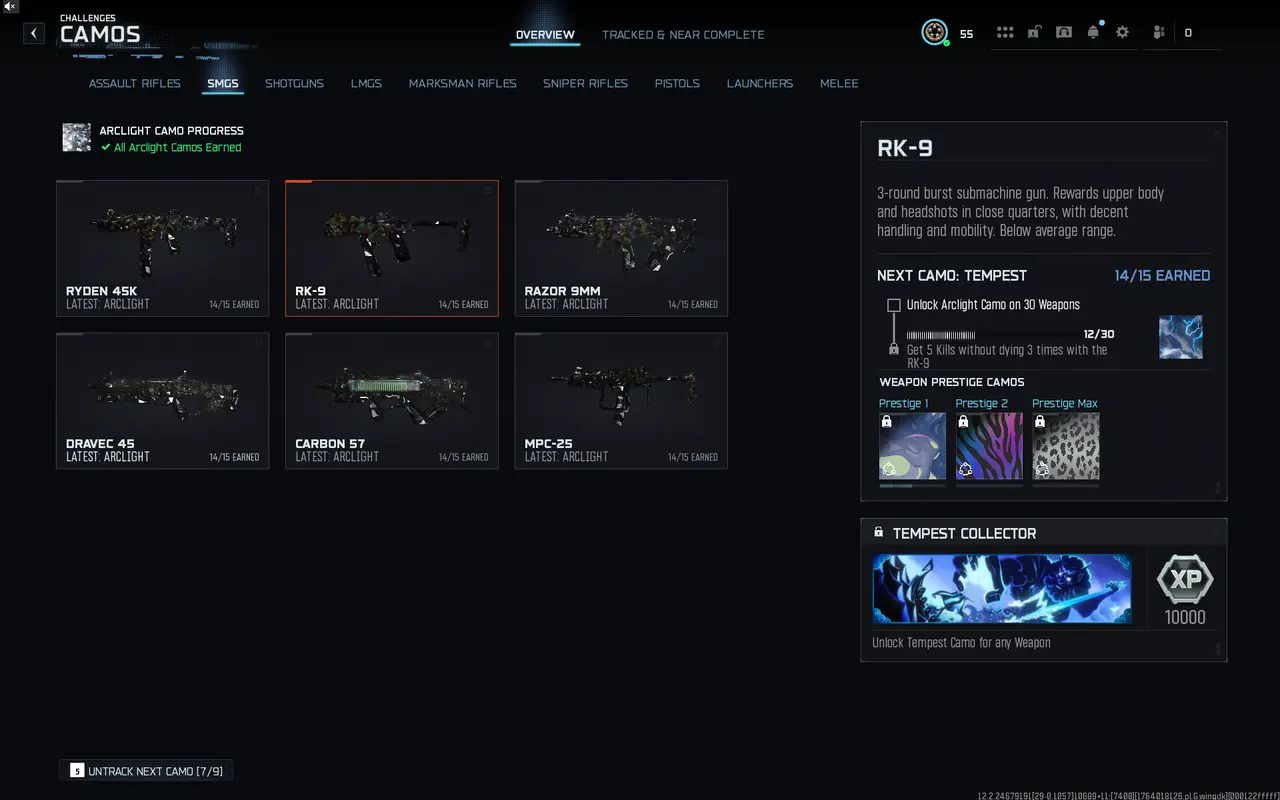The image size is (1280, 800).
Task: Click the Tempest camo reward icon
Action: [1181, 337]
